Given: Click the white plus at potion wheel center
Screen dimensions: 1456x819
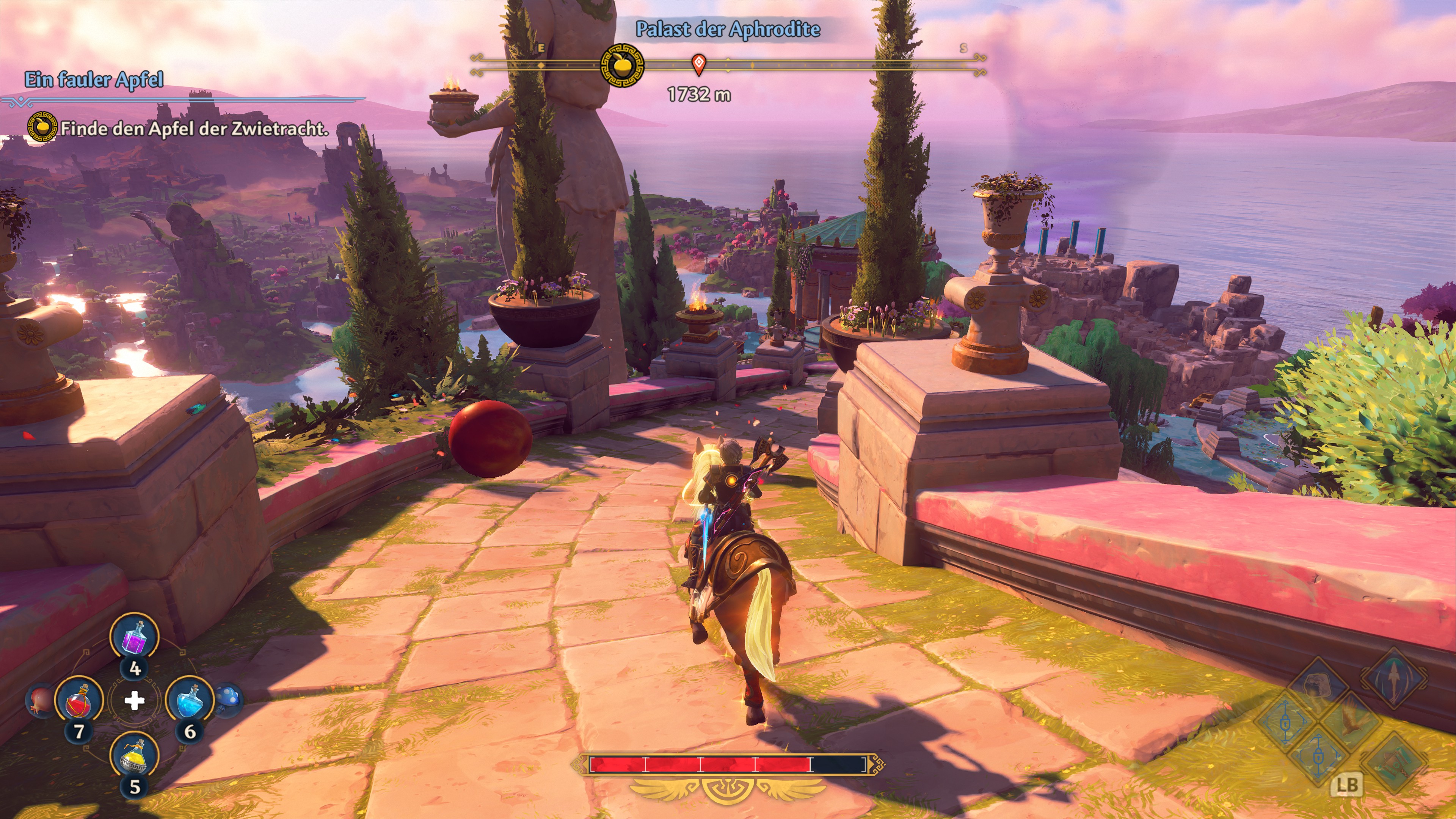Looking at the screenshot, I should (134, 701).
